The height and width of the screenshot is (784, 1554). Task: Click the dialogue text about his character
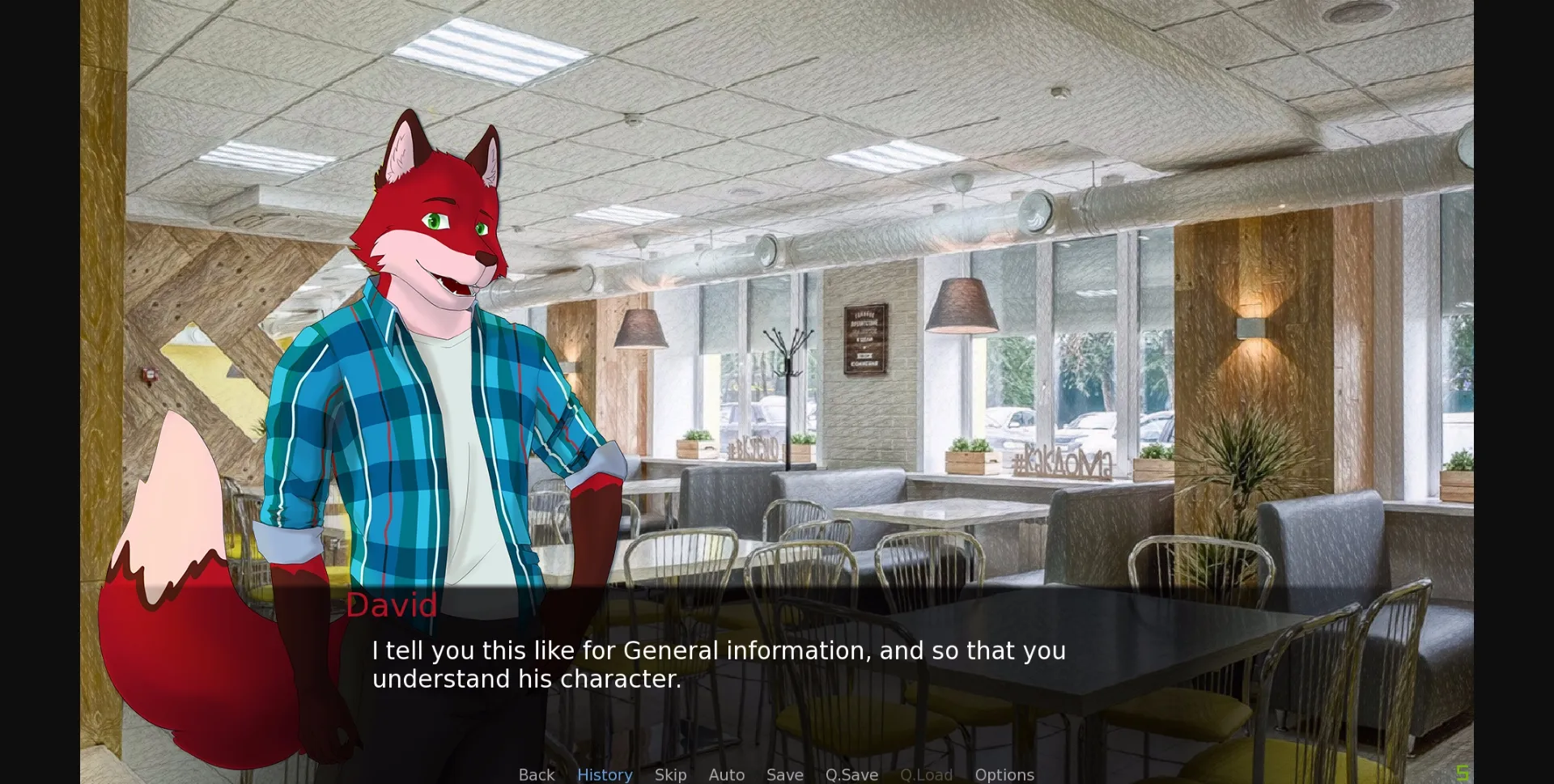coord(719,665)
